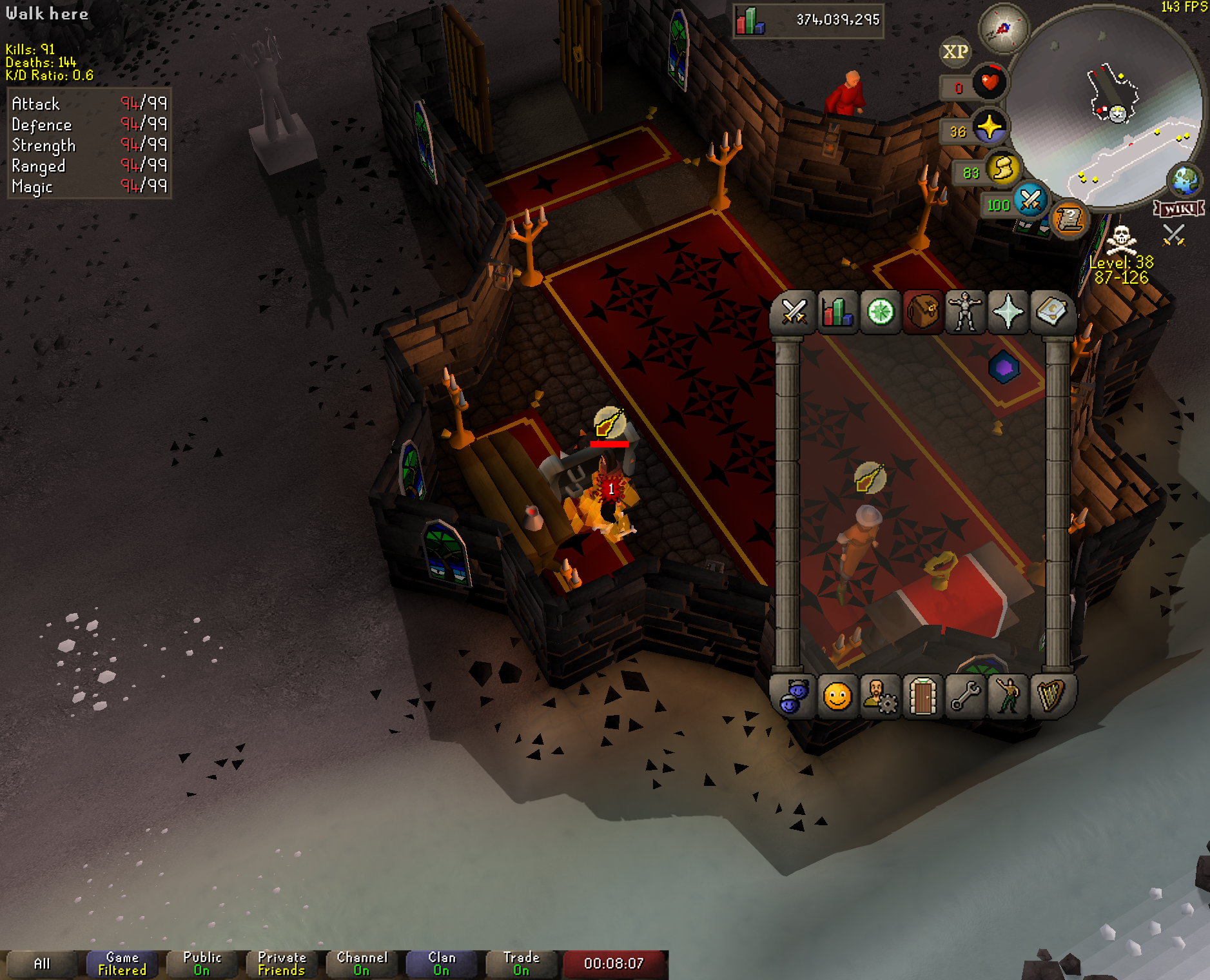Activate the Quick Prayers orb
This screenshot has height=980, width=1210.
[989, 127]
